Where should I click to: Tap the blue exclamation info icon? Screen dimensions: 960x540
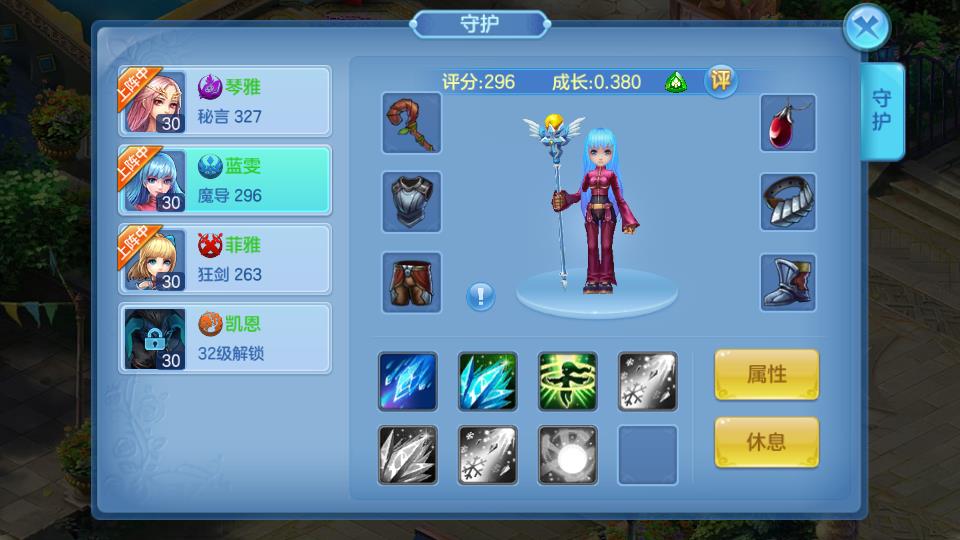(x=481, y=296)
